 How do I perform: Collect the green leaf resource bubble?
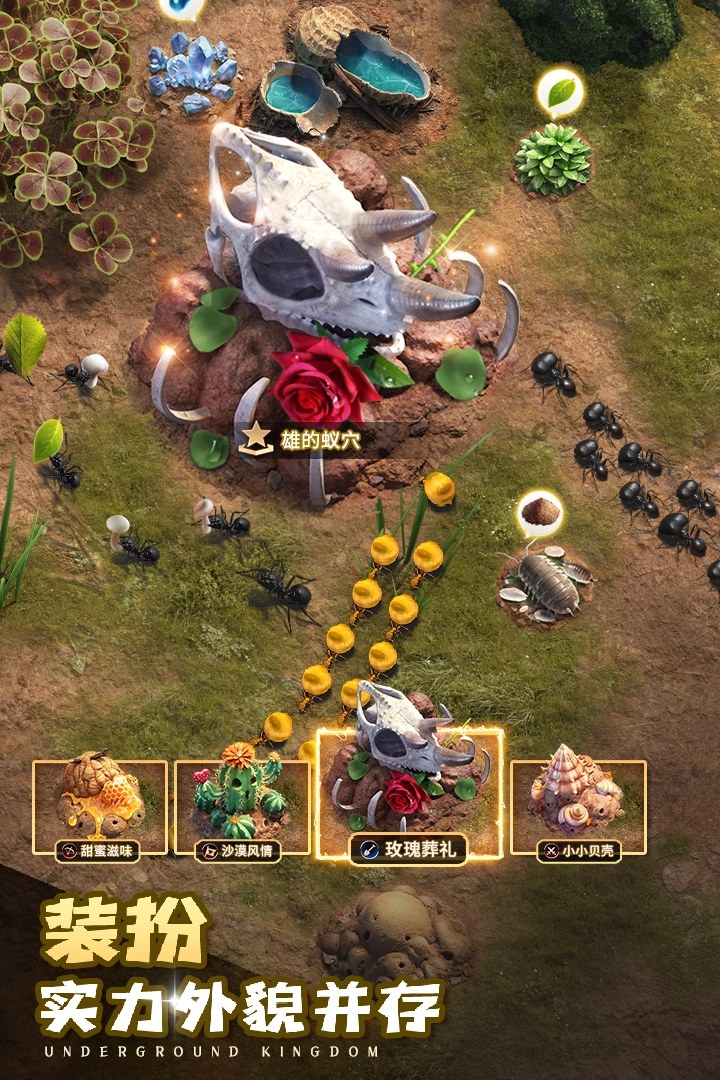coord(560,93)
